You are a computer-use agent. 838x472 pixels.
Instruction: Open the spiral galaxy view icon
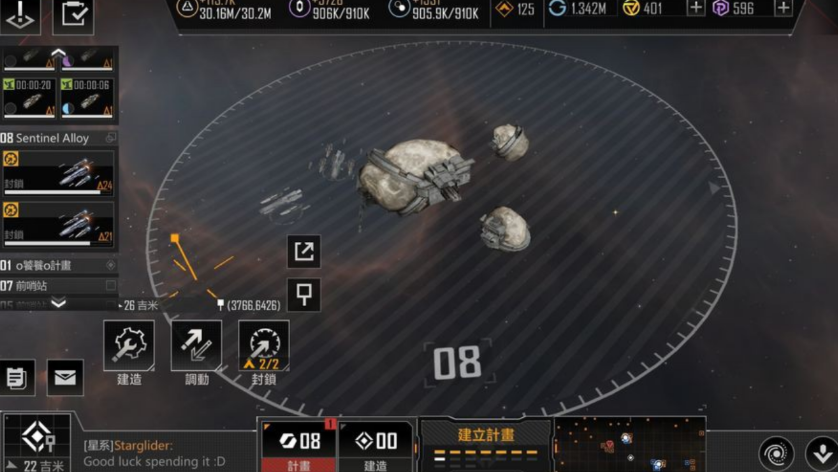[776, 452]
